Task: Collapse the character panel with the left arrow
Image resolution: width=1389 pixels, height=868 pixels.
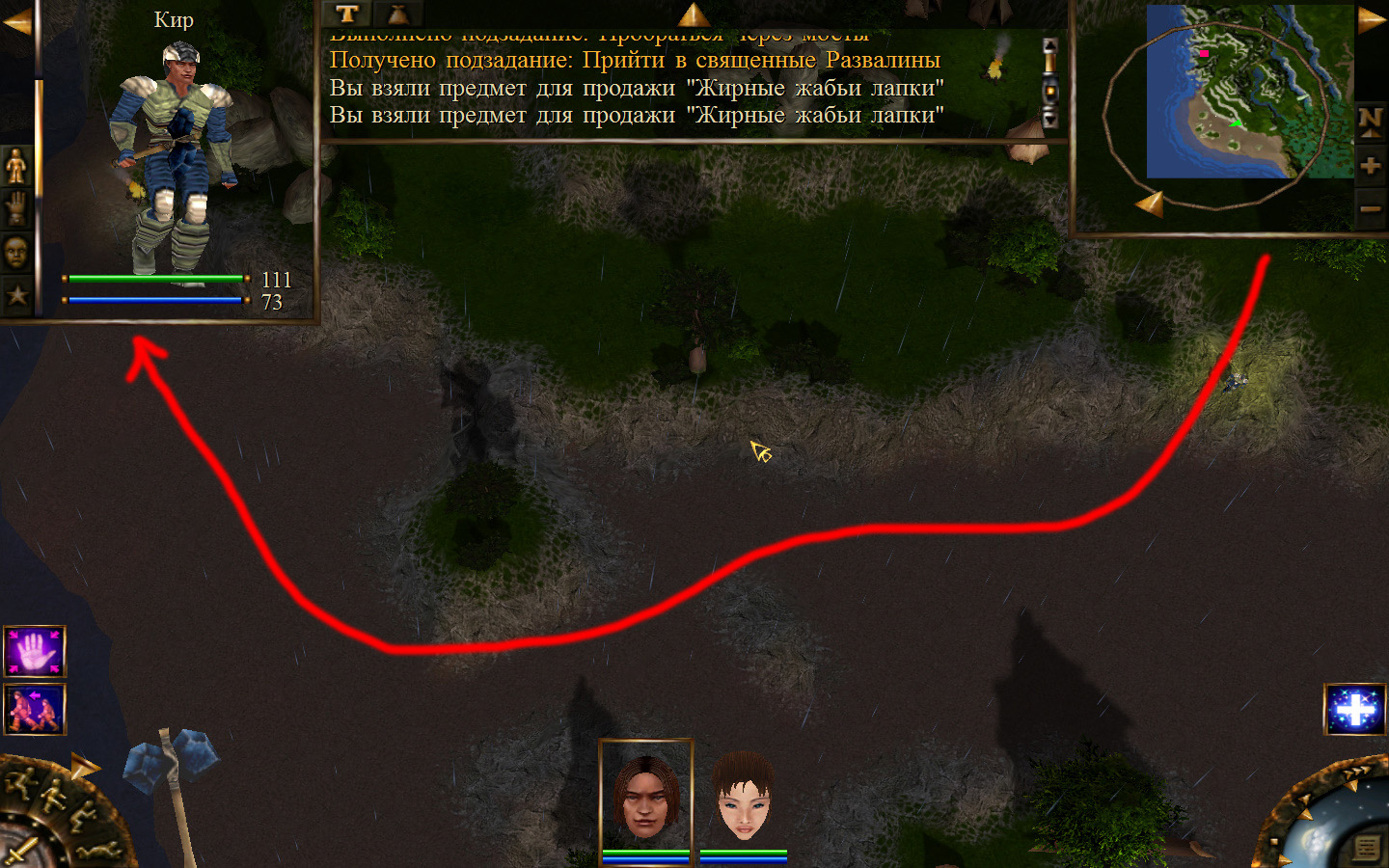Action: click(x=16, y=22)
